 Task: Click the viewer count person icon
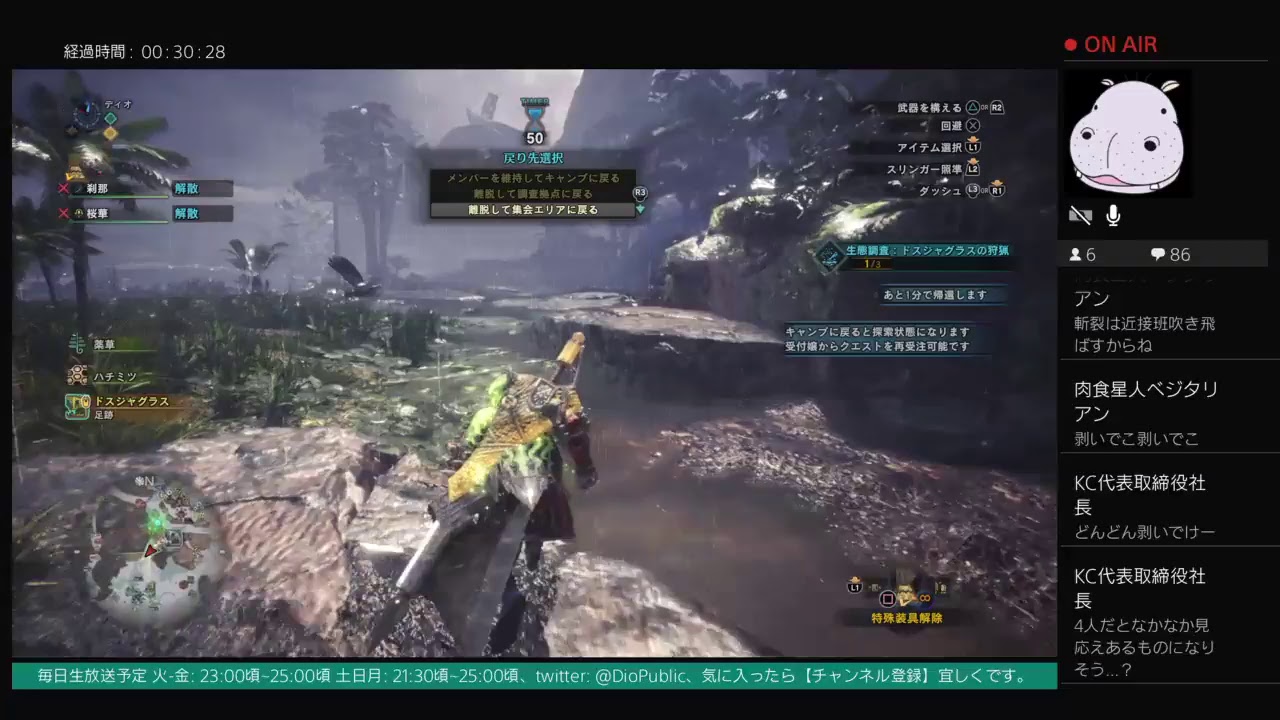tap(1075, 254)
